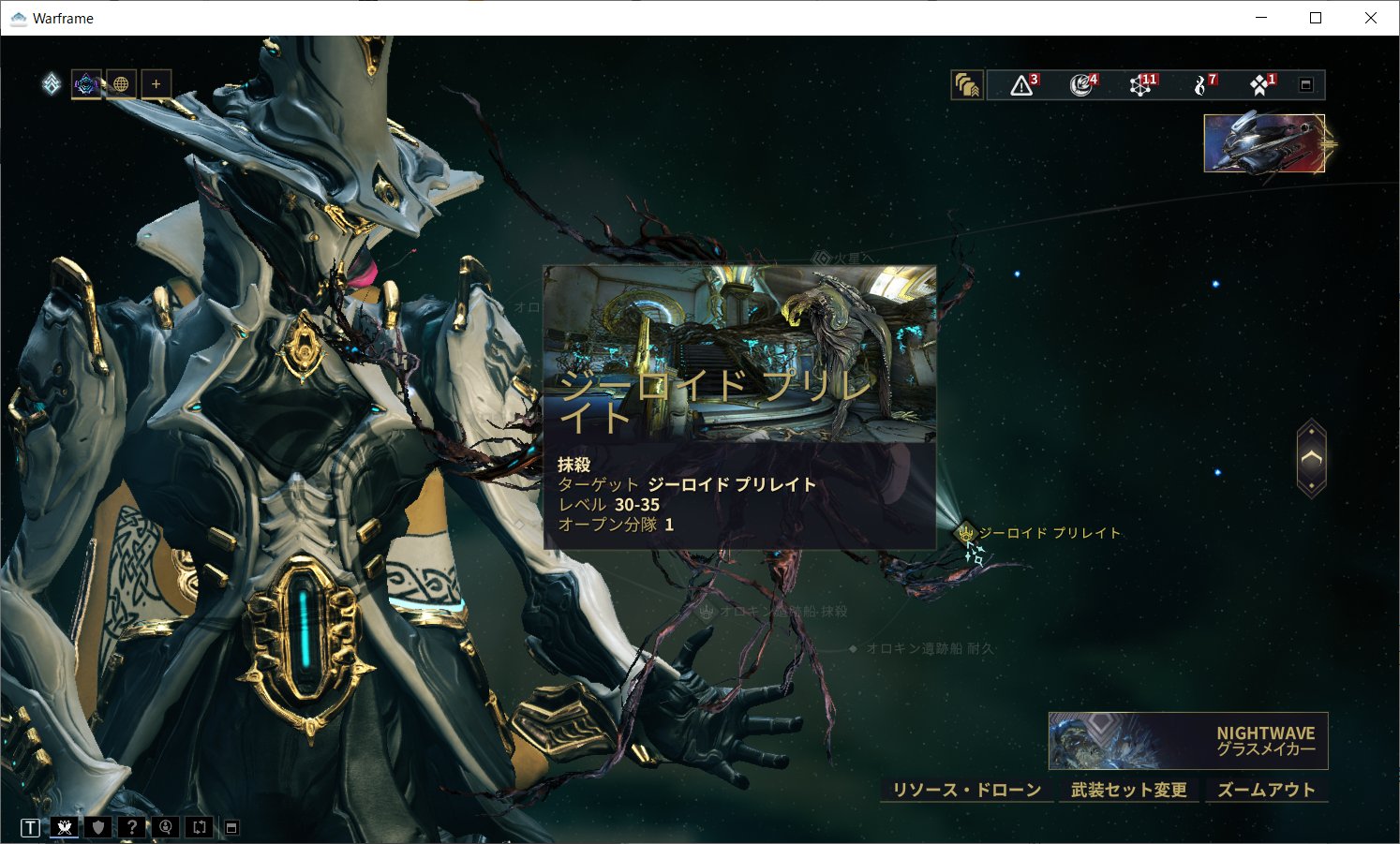The height and width of the screenshot is (844, 1400).
Task: Switch to the shield chat tab
Action: 98,827
